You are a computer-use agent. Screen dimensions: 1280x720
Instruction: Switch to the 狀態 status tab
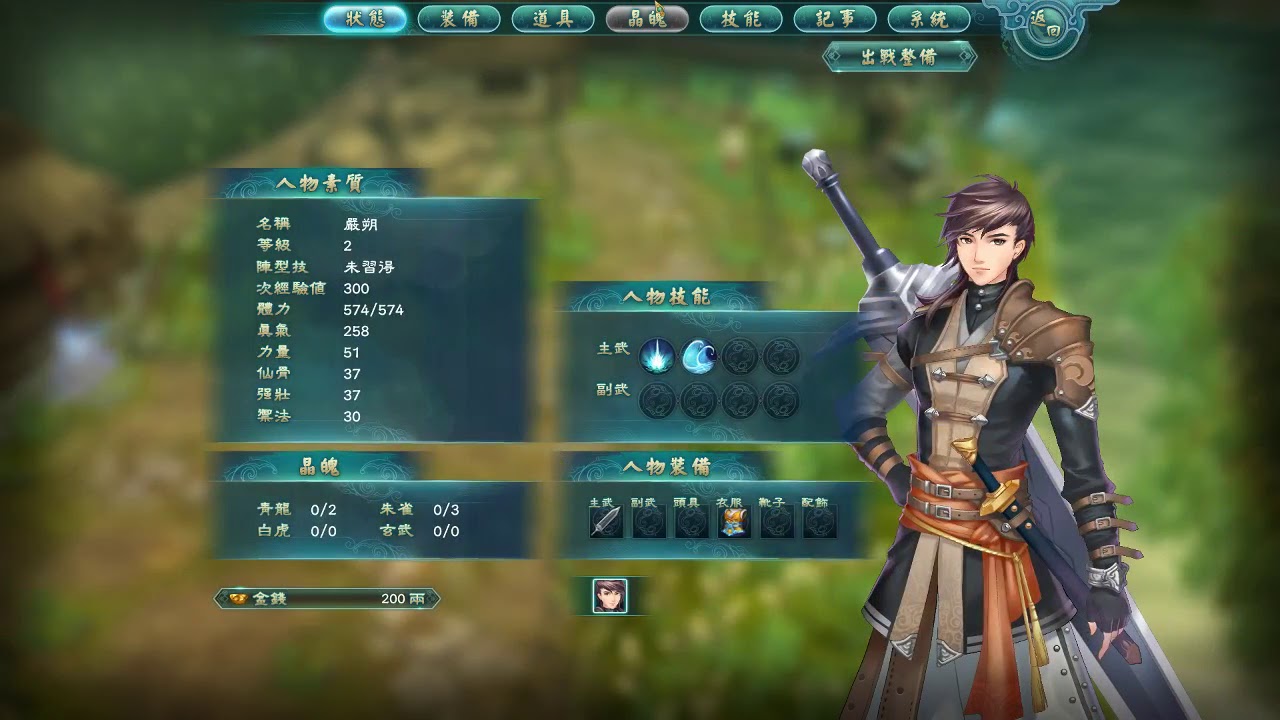click(365, 19)
